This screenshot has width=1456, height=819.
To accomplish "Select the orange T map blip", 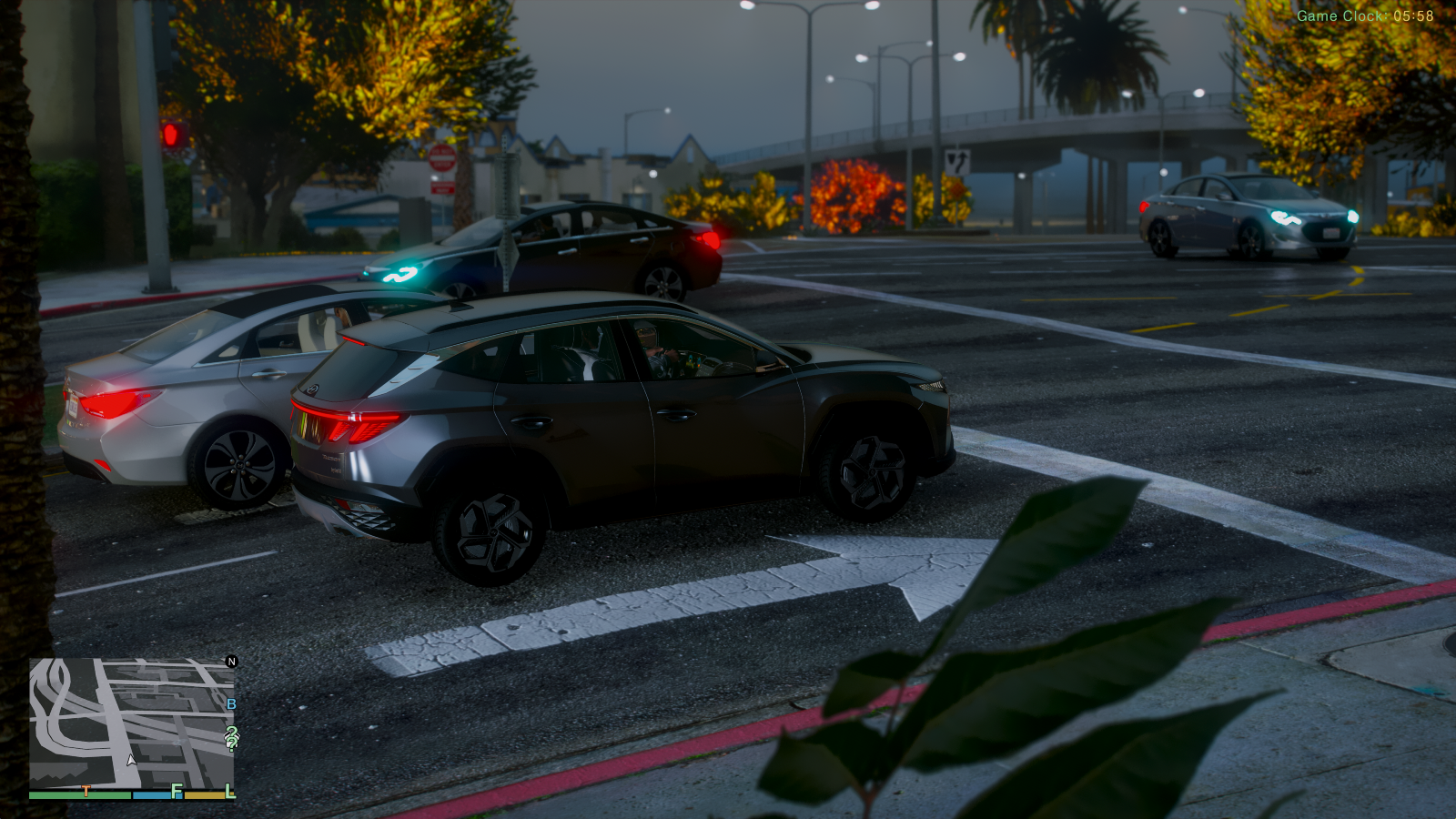I will pos(86,791).
